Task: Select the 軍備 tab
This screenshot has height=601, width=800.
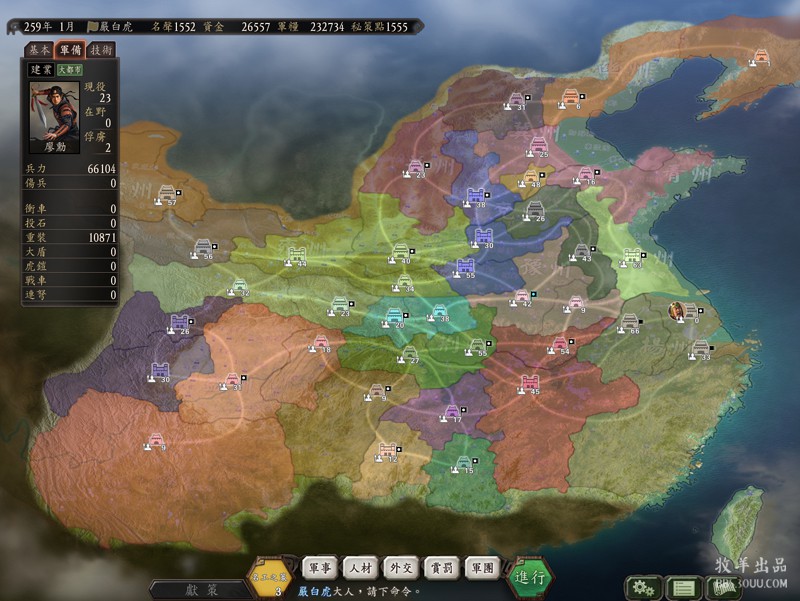Action: [x=70, y=49]
